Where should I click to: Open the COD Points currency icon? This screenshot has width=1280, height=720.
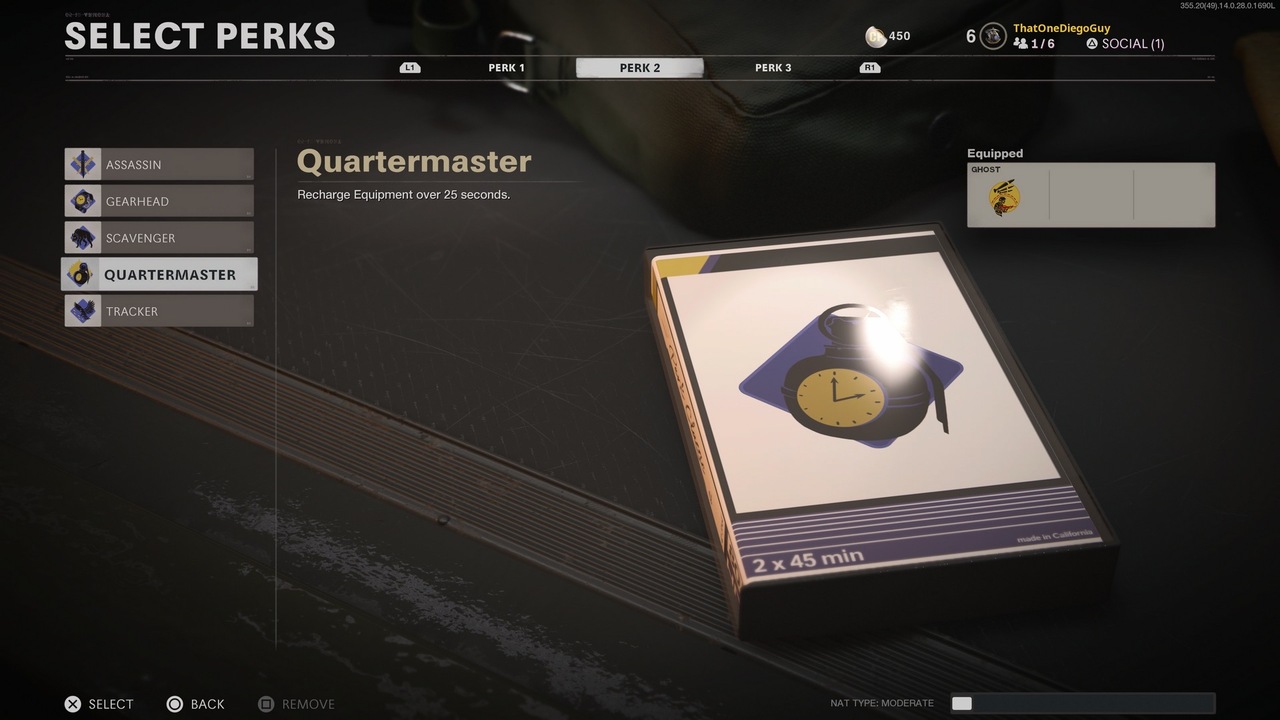click(874, 36)
